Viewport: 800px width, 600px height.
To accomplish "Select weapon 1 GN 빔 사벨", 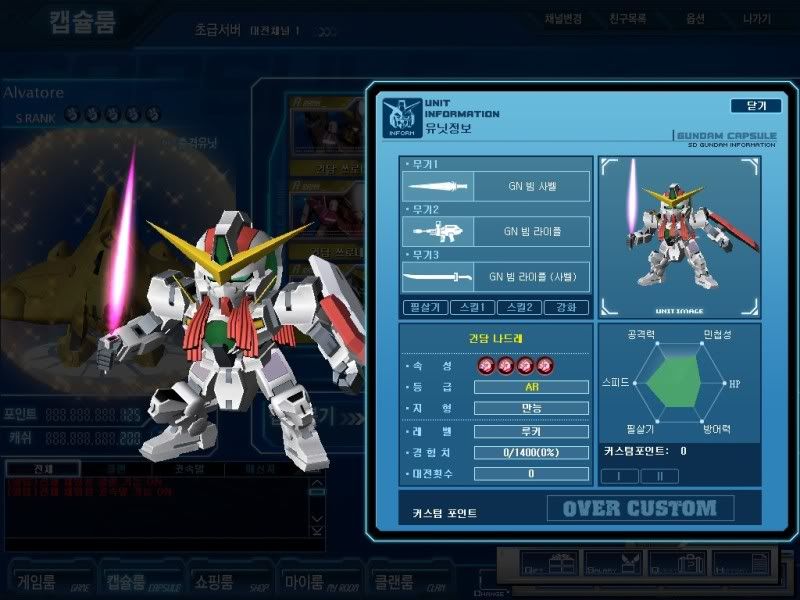I will [496, 186].
